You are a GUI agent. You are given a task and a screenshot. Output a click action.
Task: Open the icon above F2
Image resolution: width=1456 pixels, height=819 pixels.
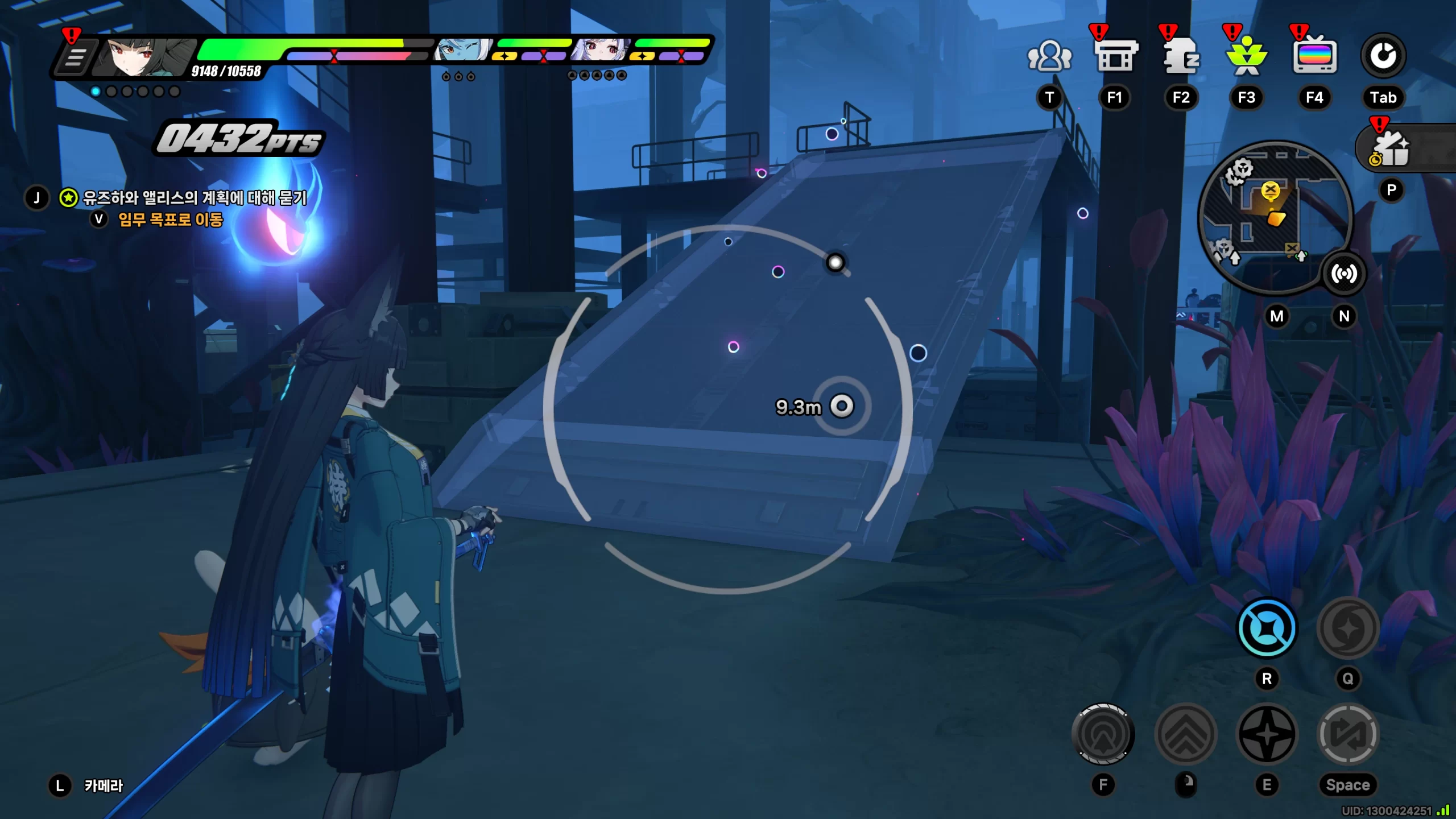click(1181, 56)
